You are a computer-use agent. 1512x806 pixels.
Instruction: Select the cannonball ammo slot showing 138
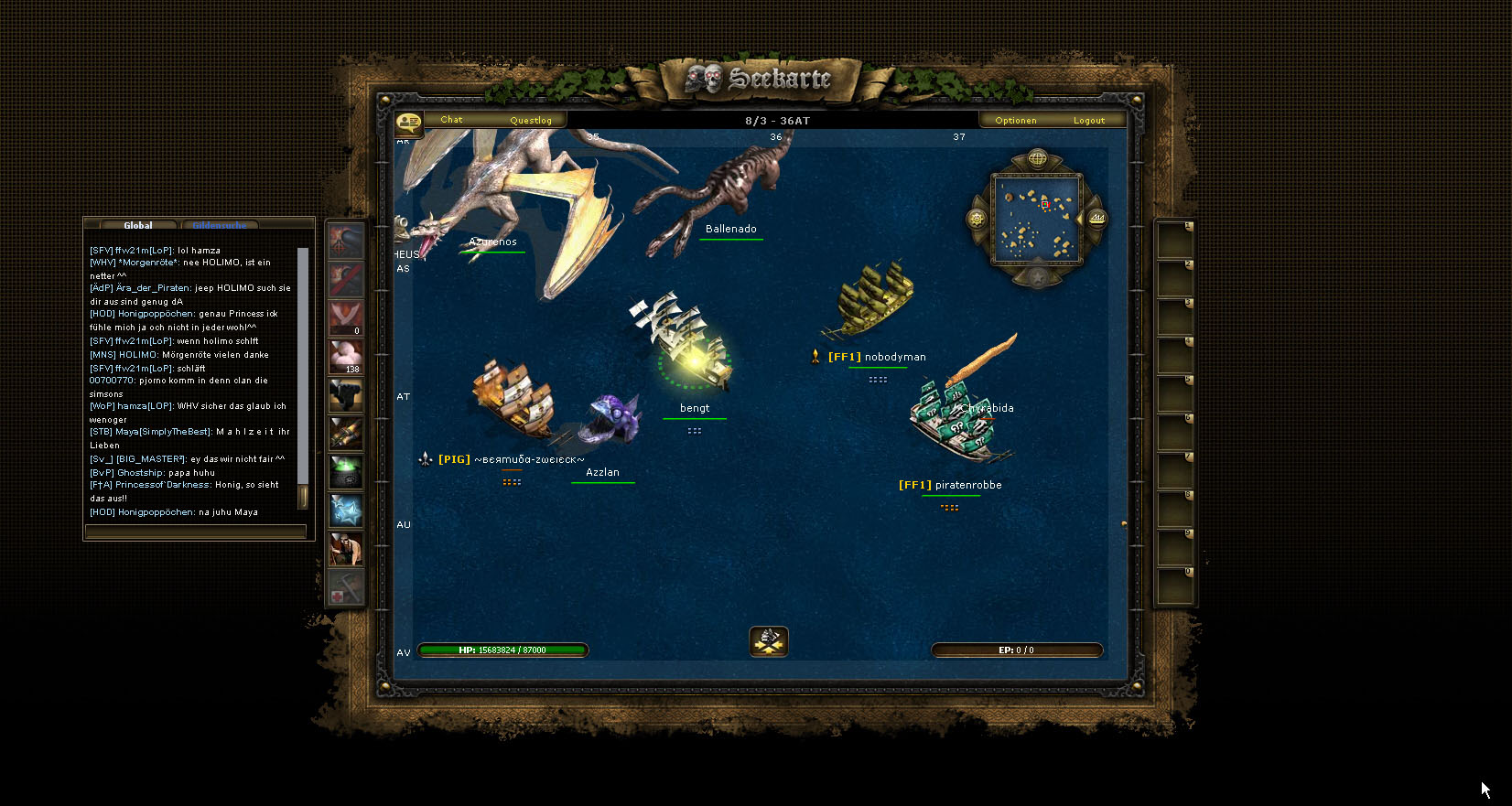click(346, 357)
